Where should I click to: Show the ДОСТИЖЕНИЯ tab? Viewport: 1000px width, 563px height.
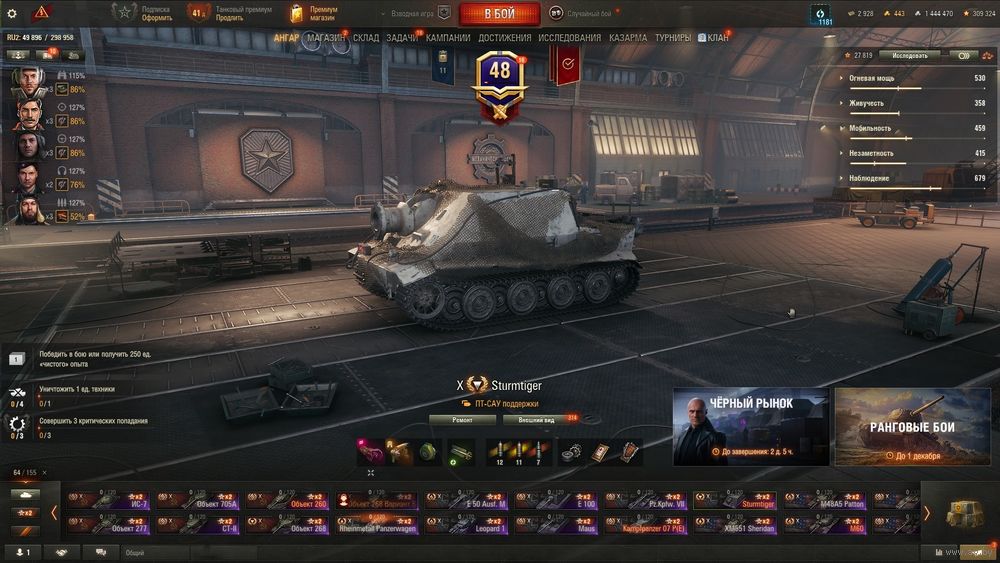coord(505,38)
